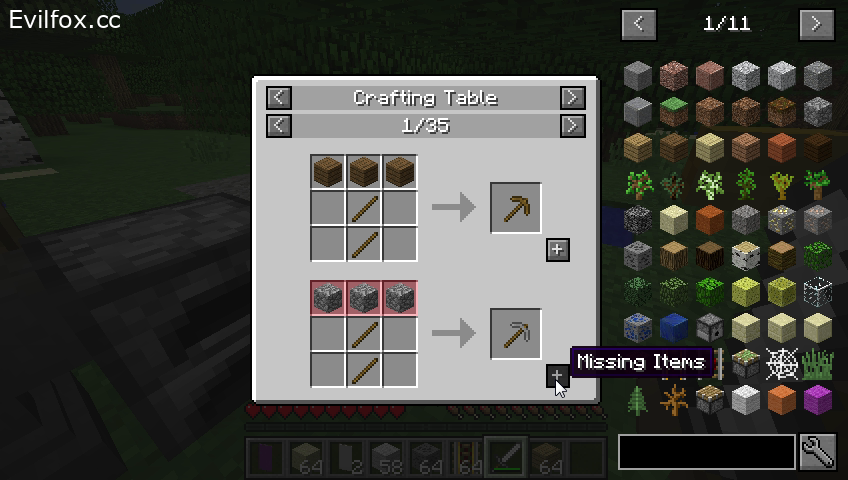Pick the purple wool block
The width and height of the screenshot is (848, 480).
coord(818,400)
